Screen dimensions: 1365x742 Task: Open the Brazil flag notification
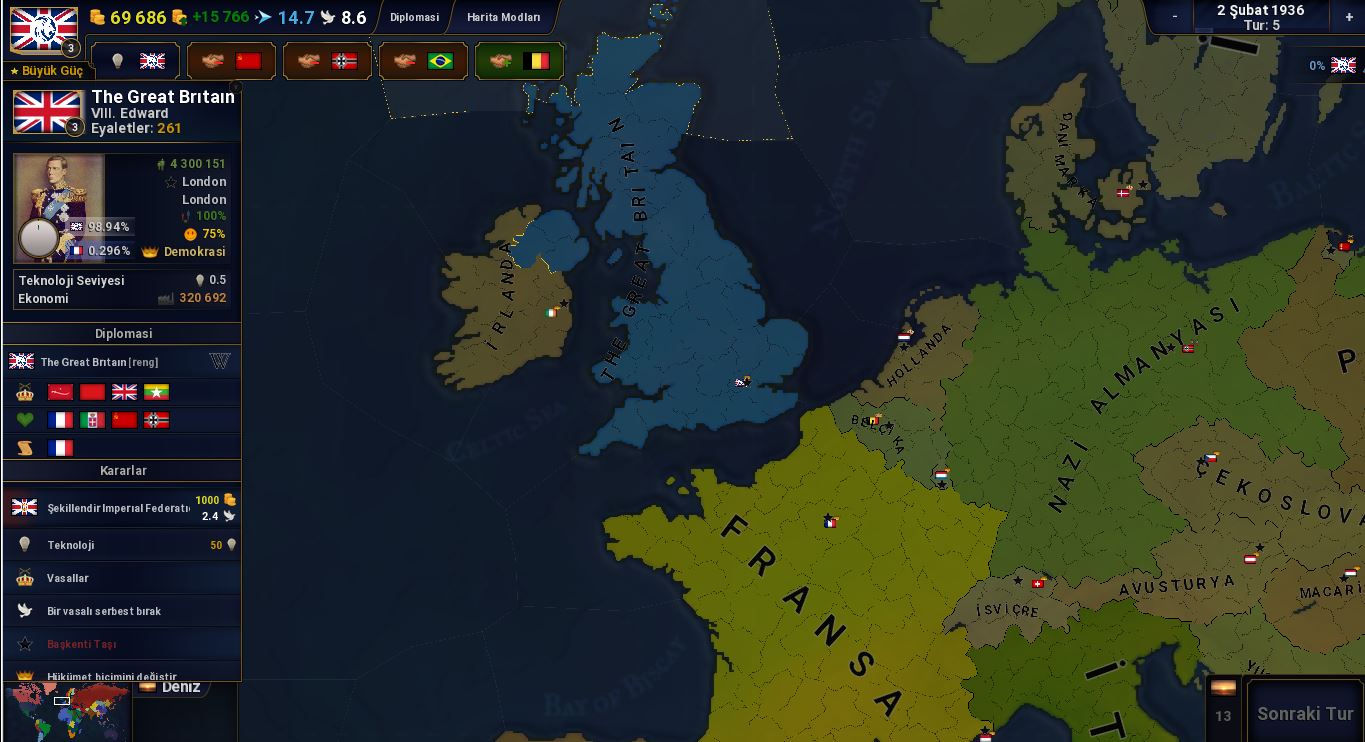(423, 61)
